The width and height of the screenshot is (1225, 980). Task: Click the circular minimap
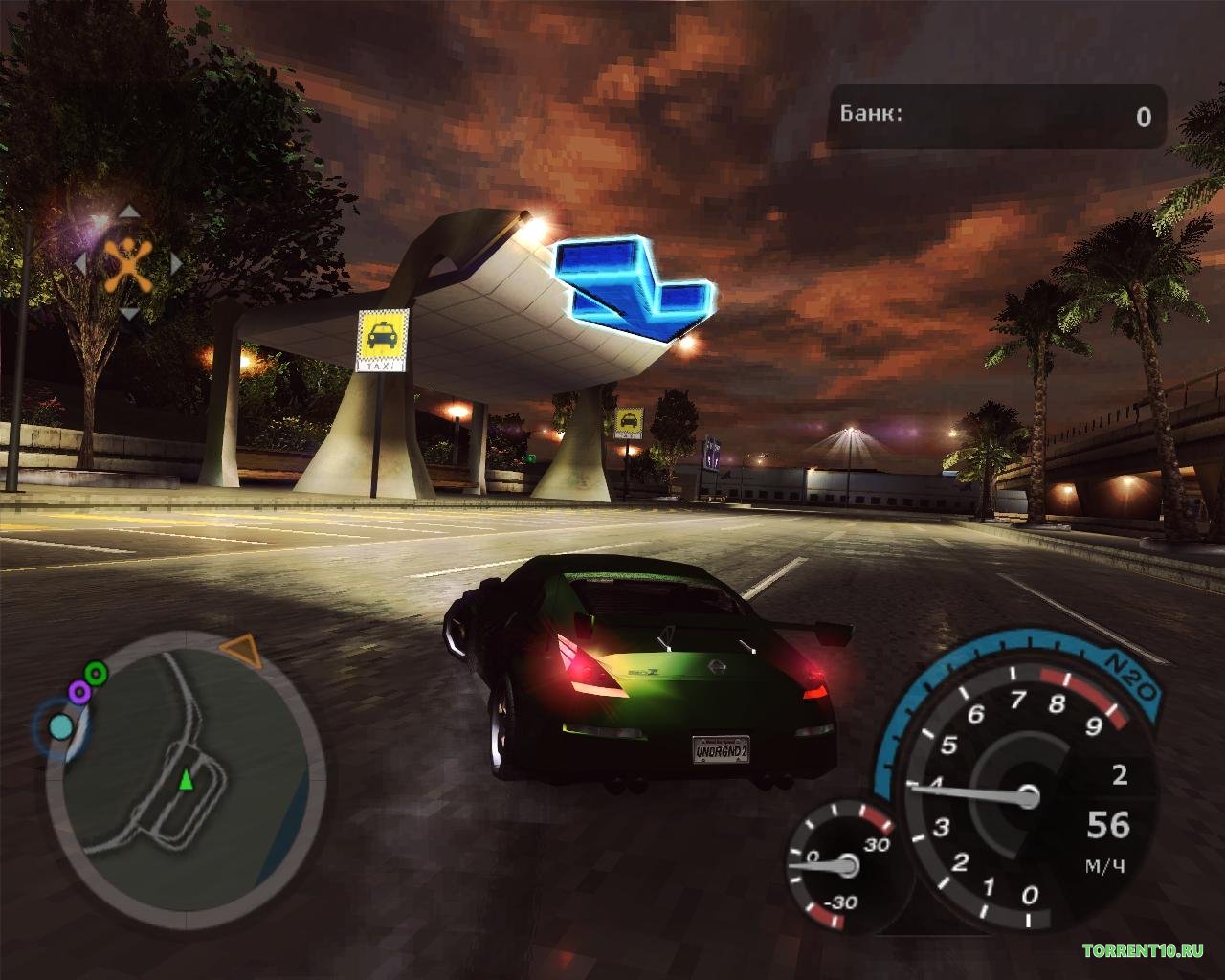187,777
